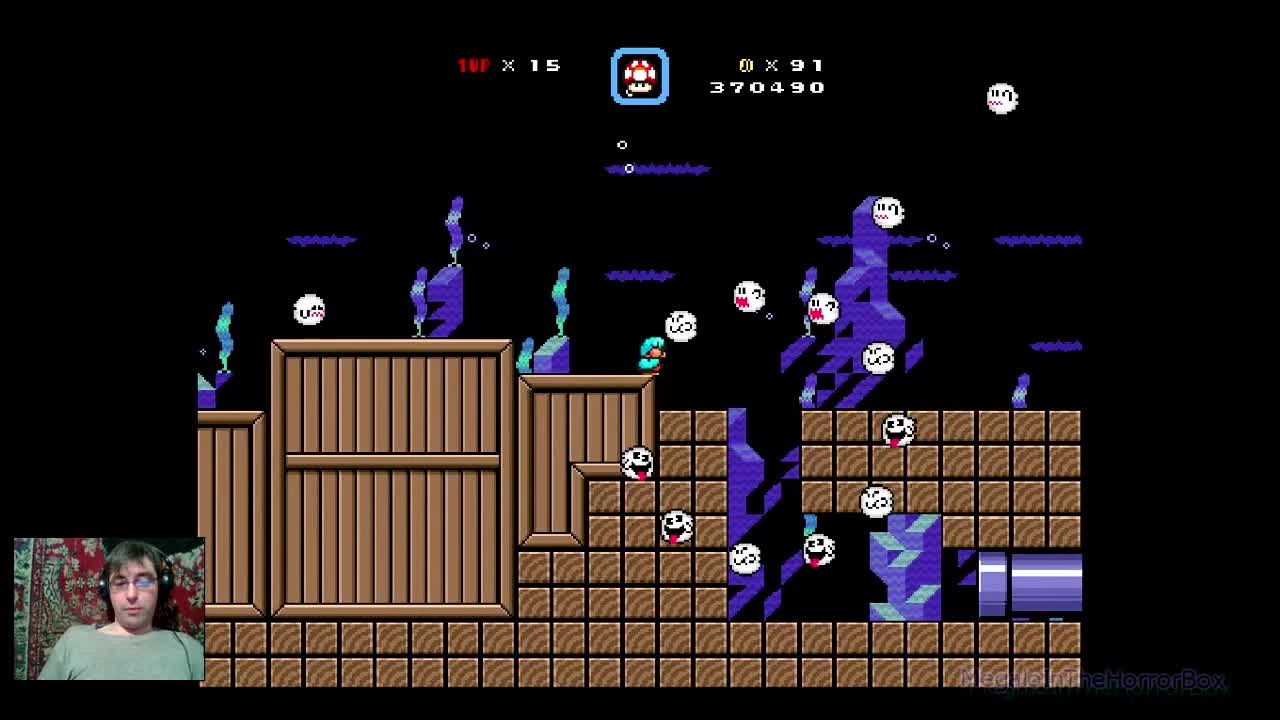Viewport: 1280px width, 720px height.
Task: Select Mario standing on the wooden platform
Action: [652, 356]
